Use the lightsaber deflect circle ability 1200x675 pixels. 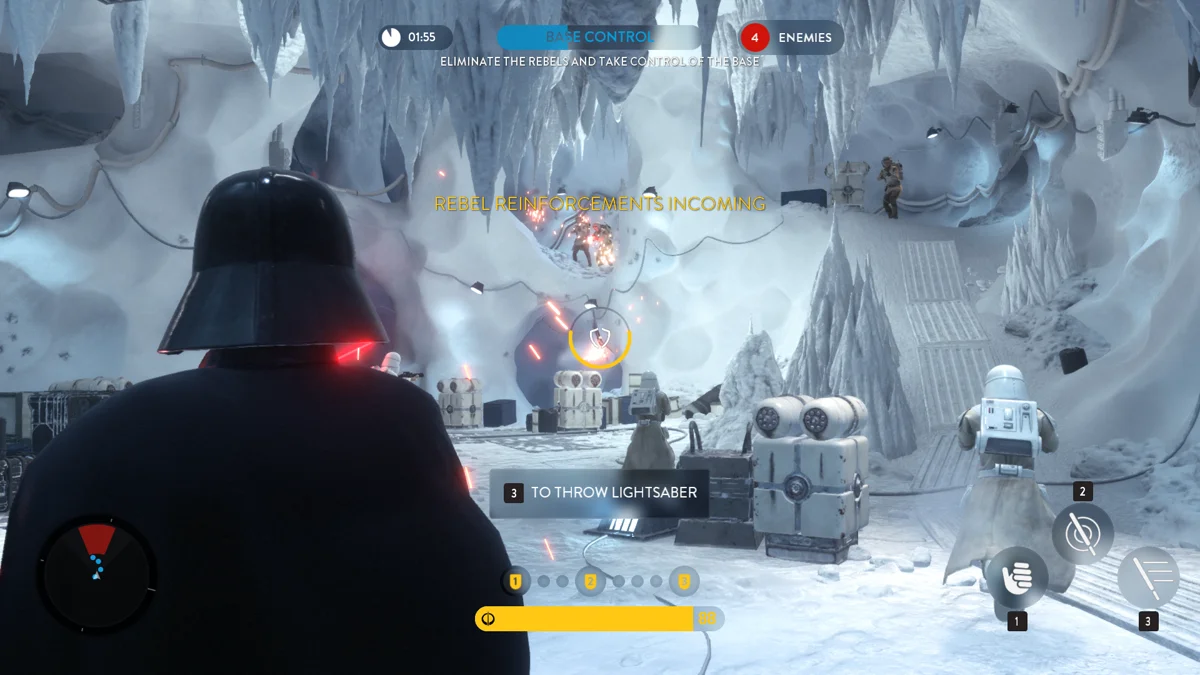(x=1082, y=533)
